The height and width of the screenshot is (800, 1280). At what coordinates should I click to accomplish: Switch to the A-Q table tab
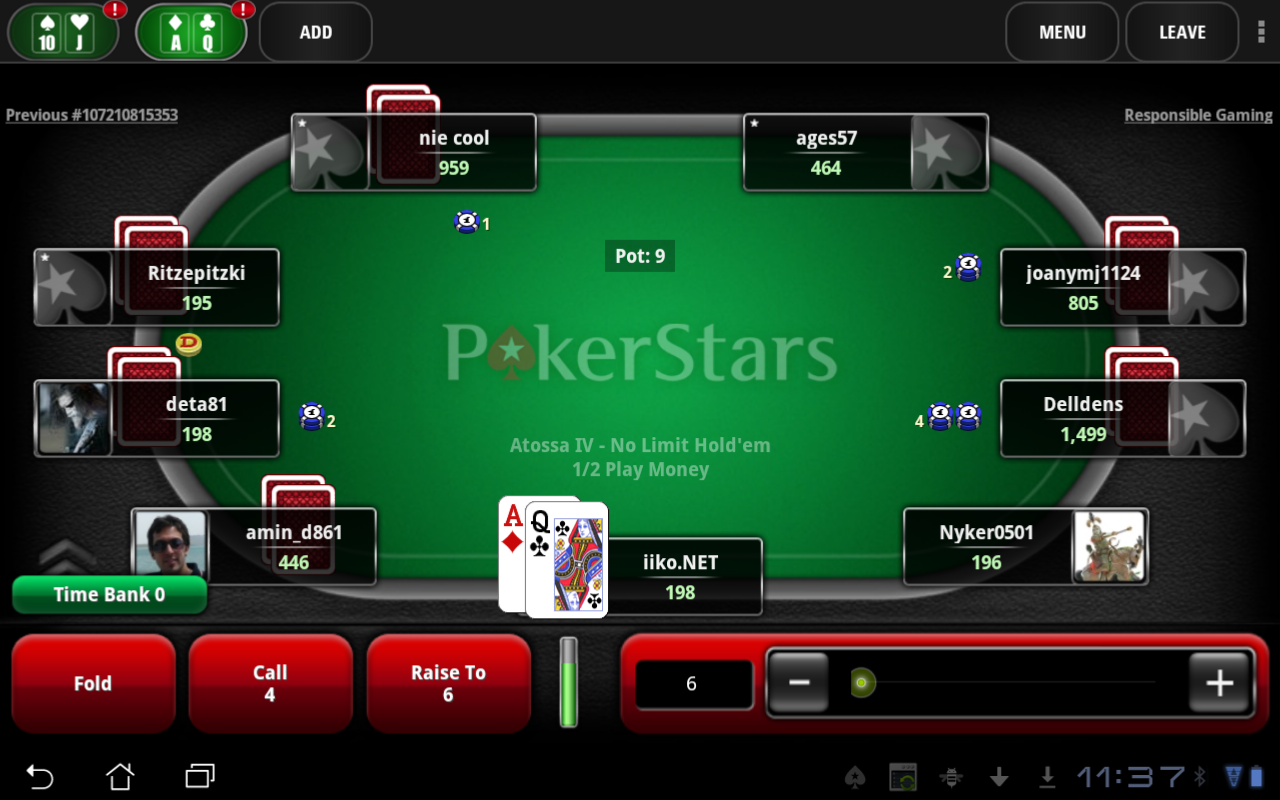click(x=190, y=31)
